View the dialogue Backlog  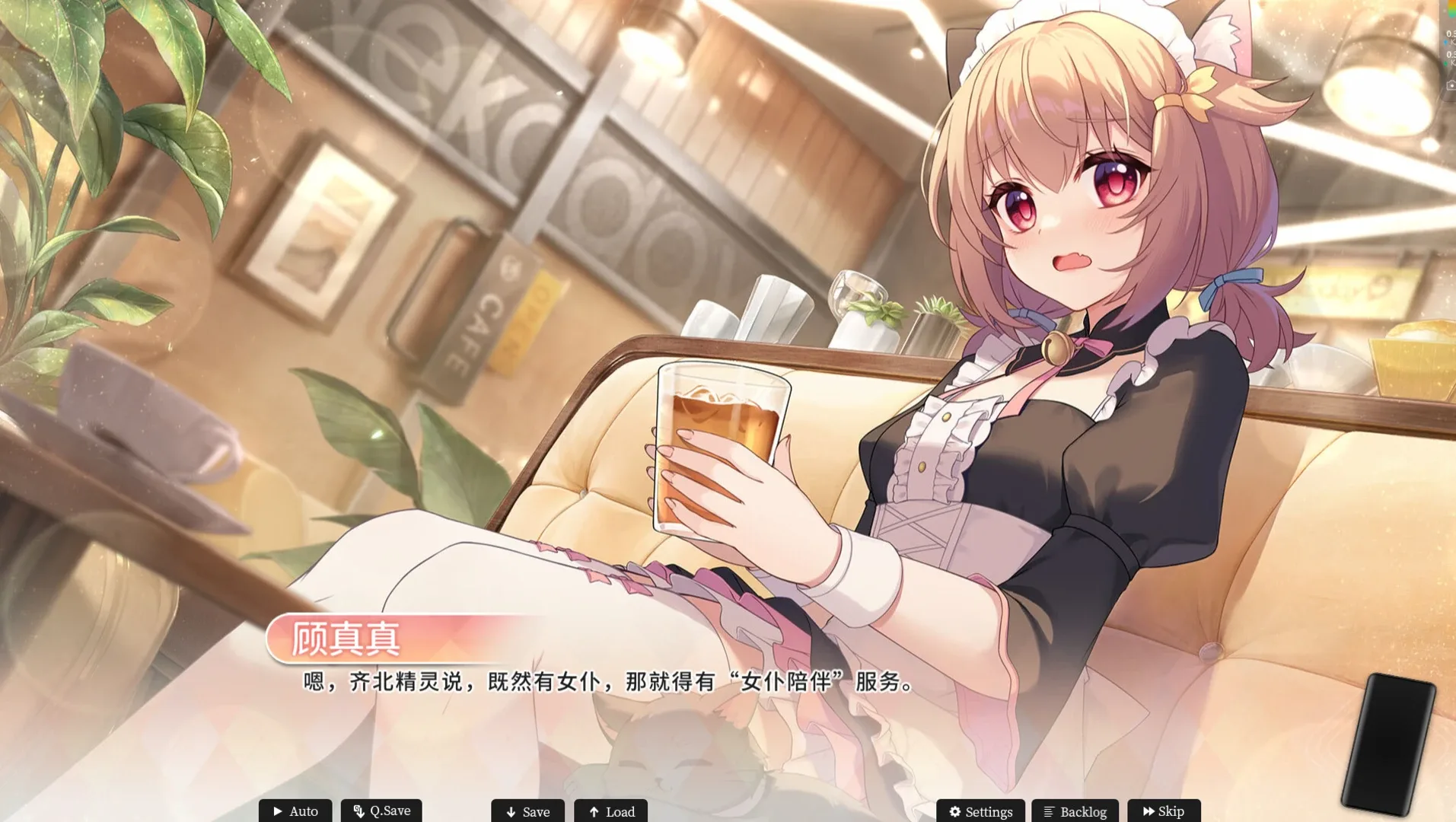click(x=1072, y=811)
